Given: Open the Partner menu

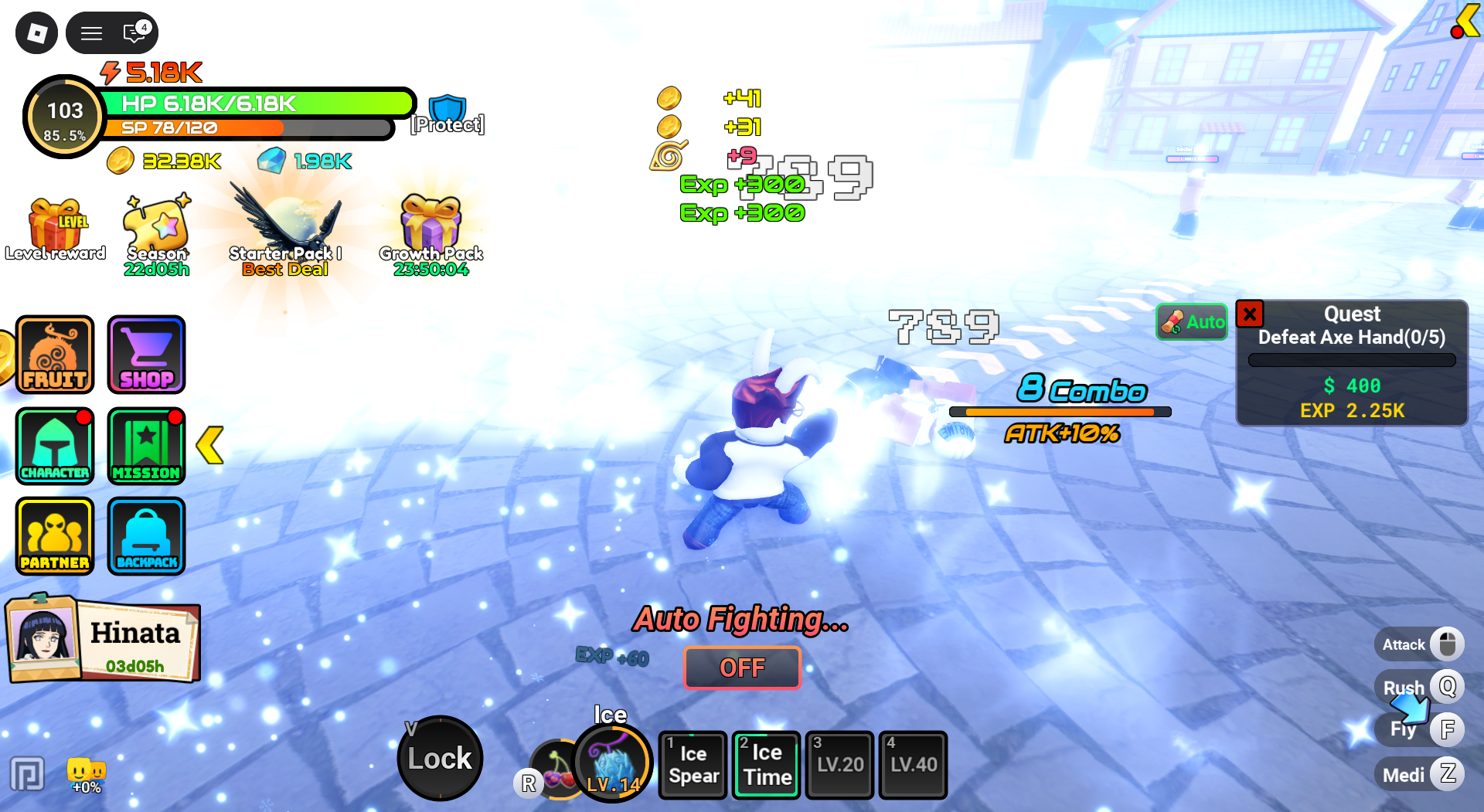Looking at the screenshot, I should coord(54,535).
